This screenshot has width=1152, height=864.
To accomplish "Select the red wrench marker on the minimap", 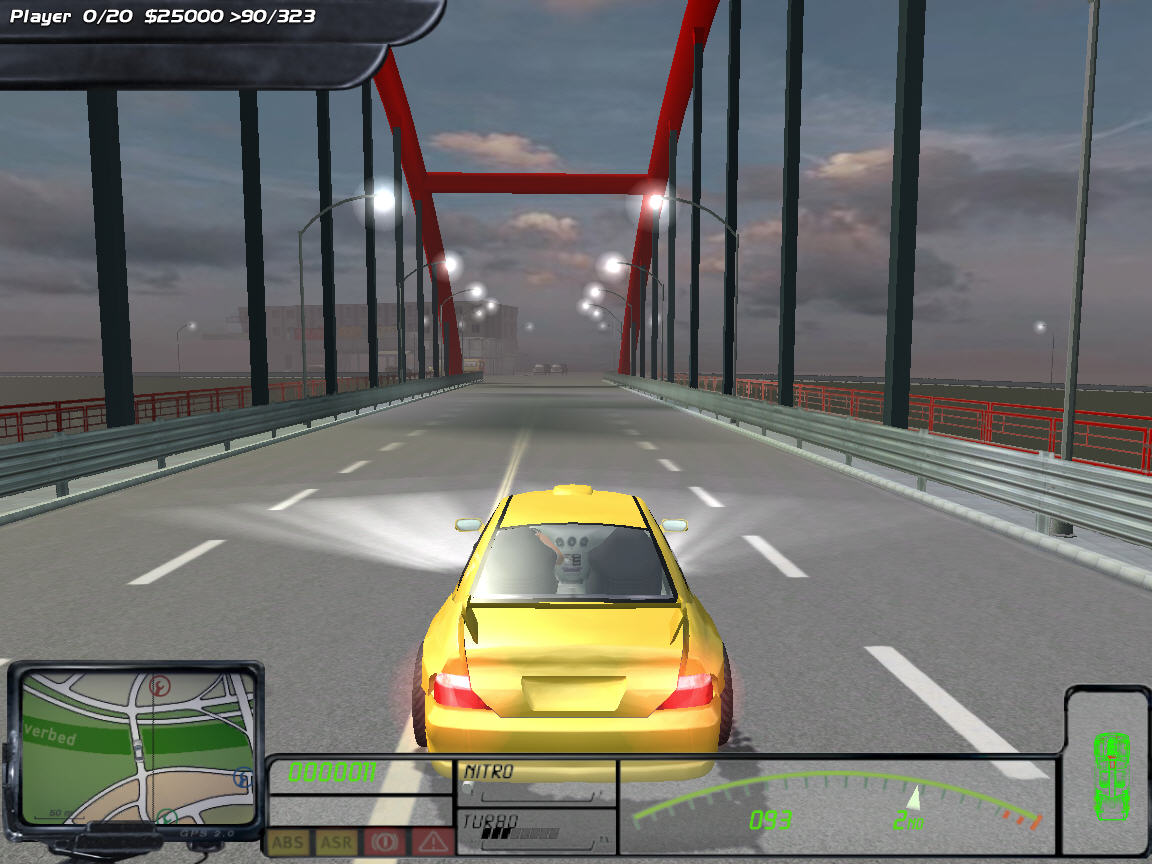I will tap(158, 686).
